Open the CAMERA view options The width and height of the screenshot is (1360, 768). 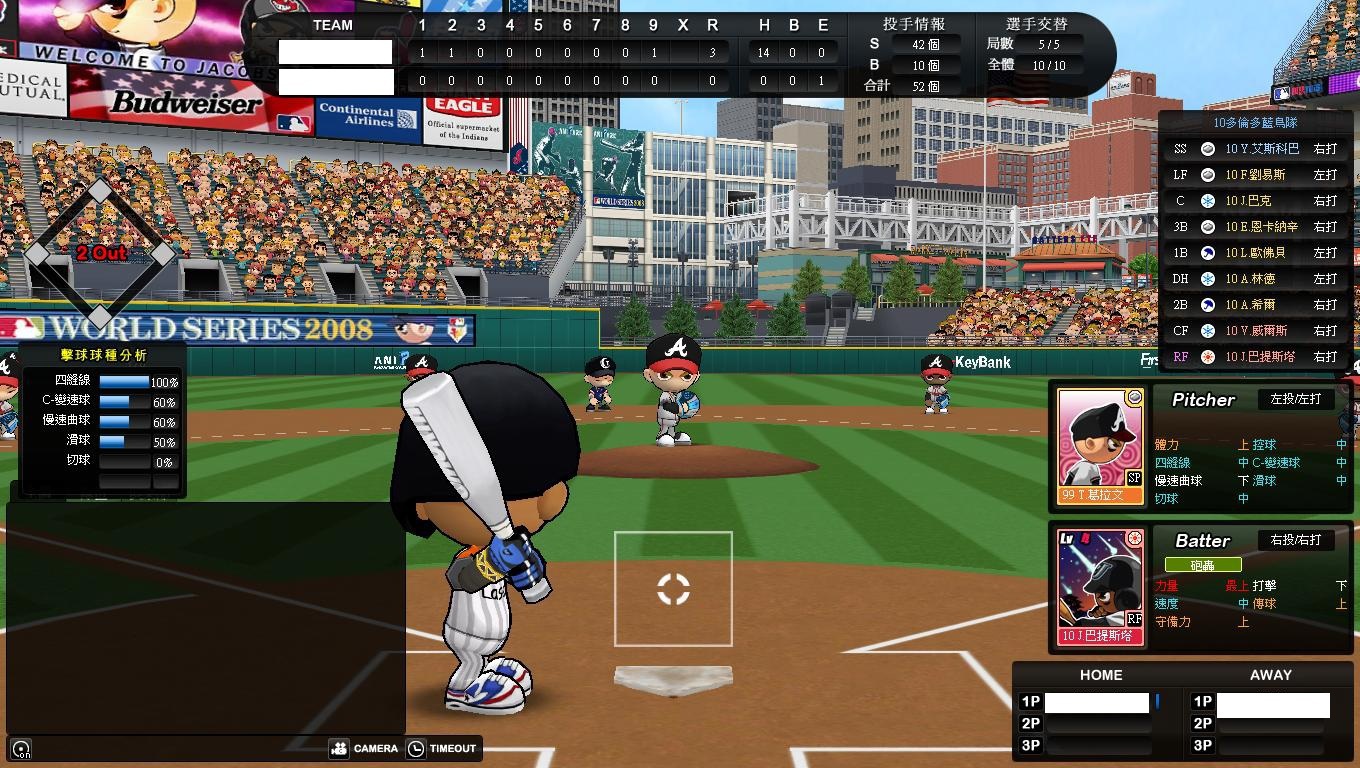point(364,748)
